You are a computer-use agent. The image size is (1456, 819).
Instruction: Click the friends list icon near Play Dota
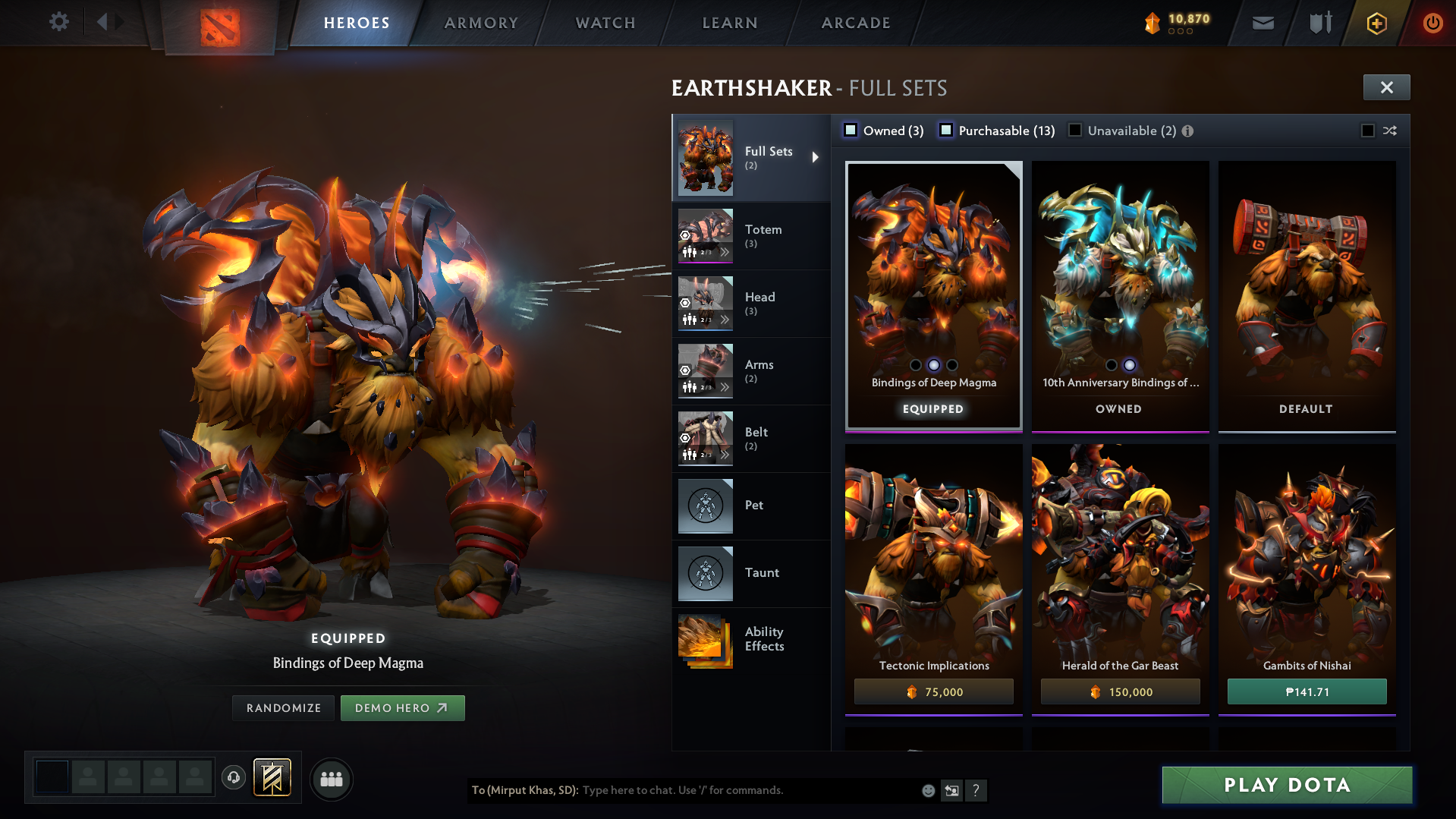coord(331,779)
